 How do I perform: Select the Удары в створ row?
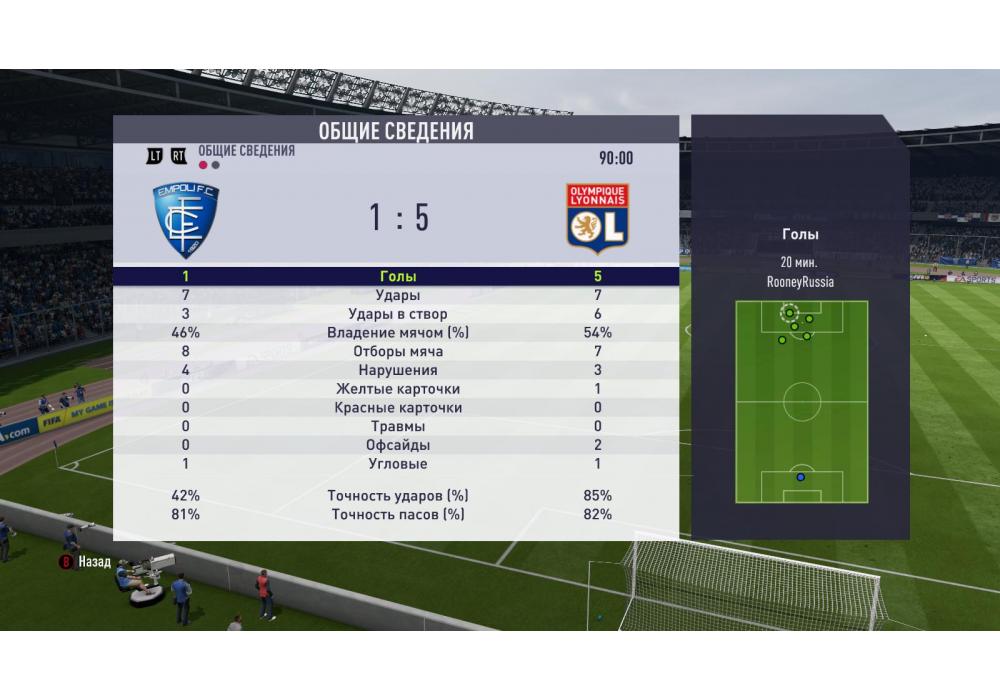tap(396, 315)
